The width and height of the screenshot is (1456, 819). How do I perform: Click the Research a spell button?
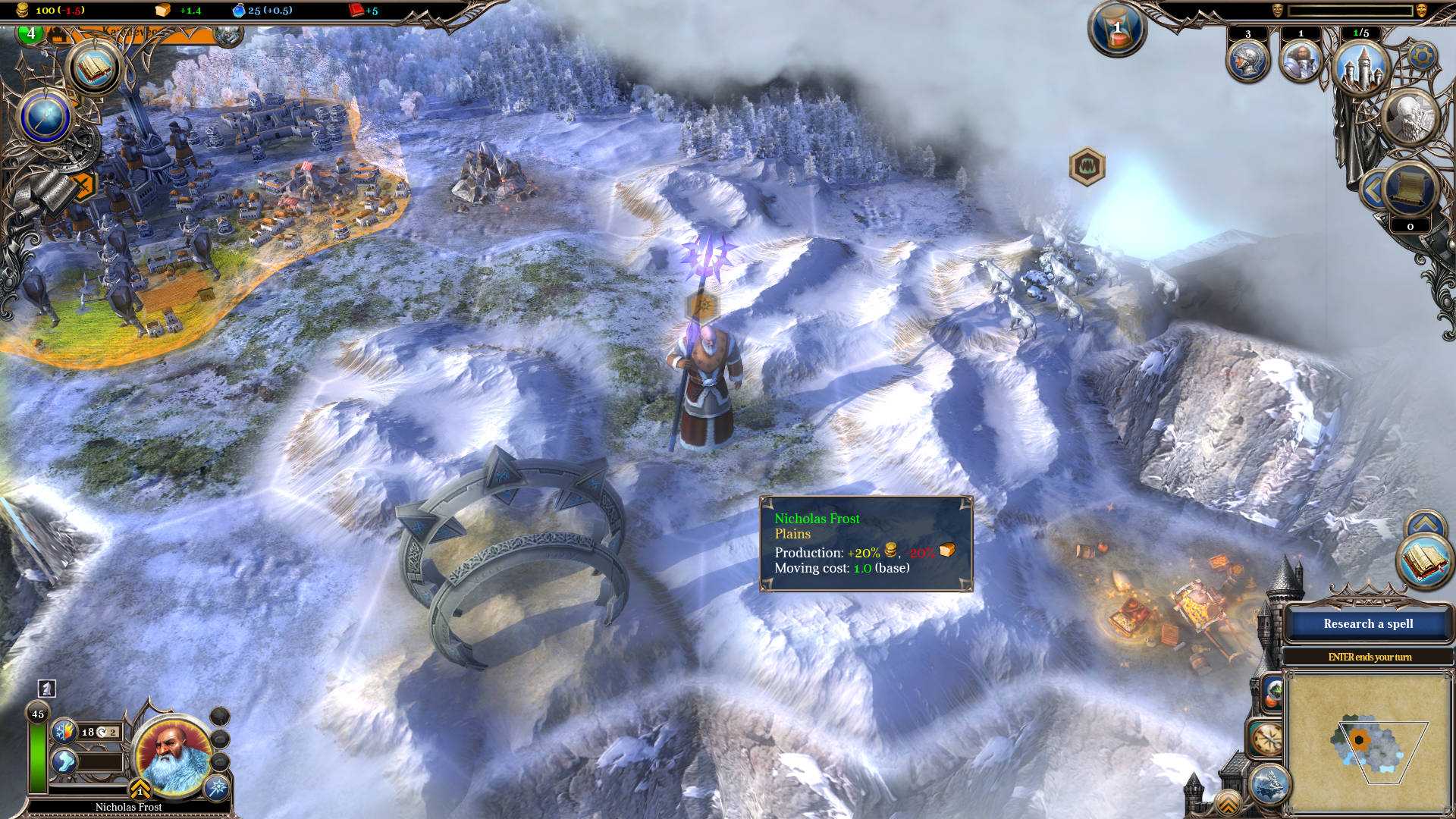click(1370, 623)
